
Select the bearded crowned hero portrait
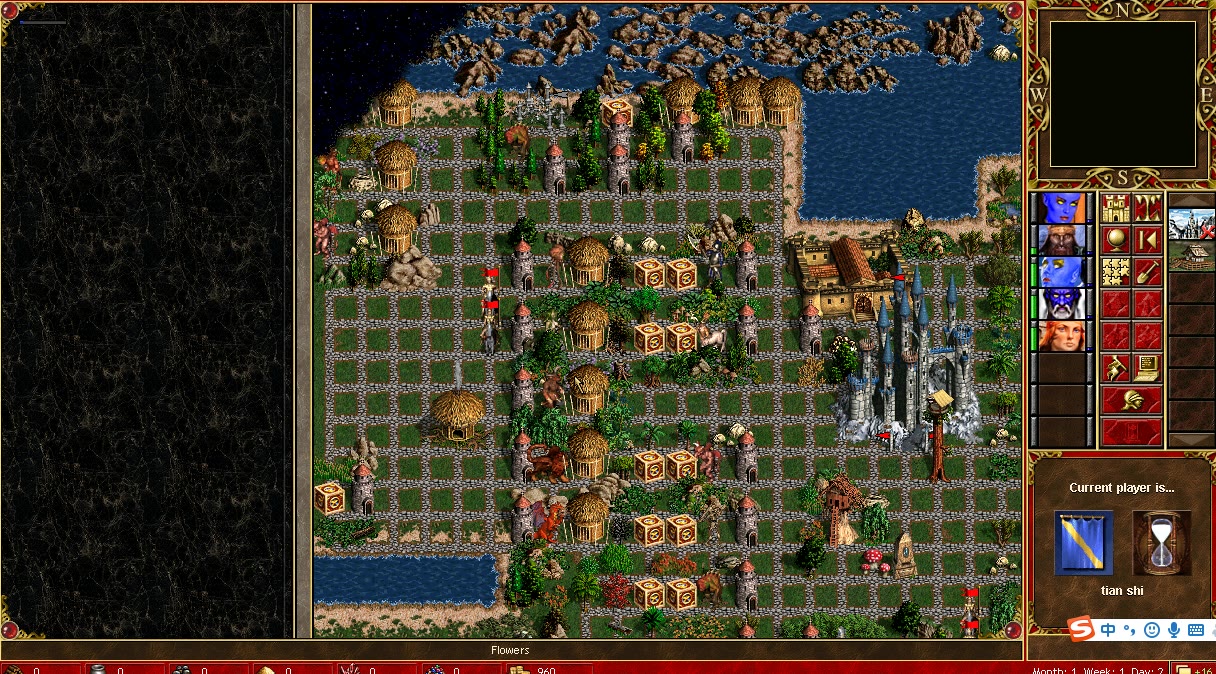1062,240
